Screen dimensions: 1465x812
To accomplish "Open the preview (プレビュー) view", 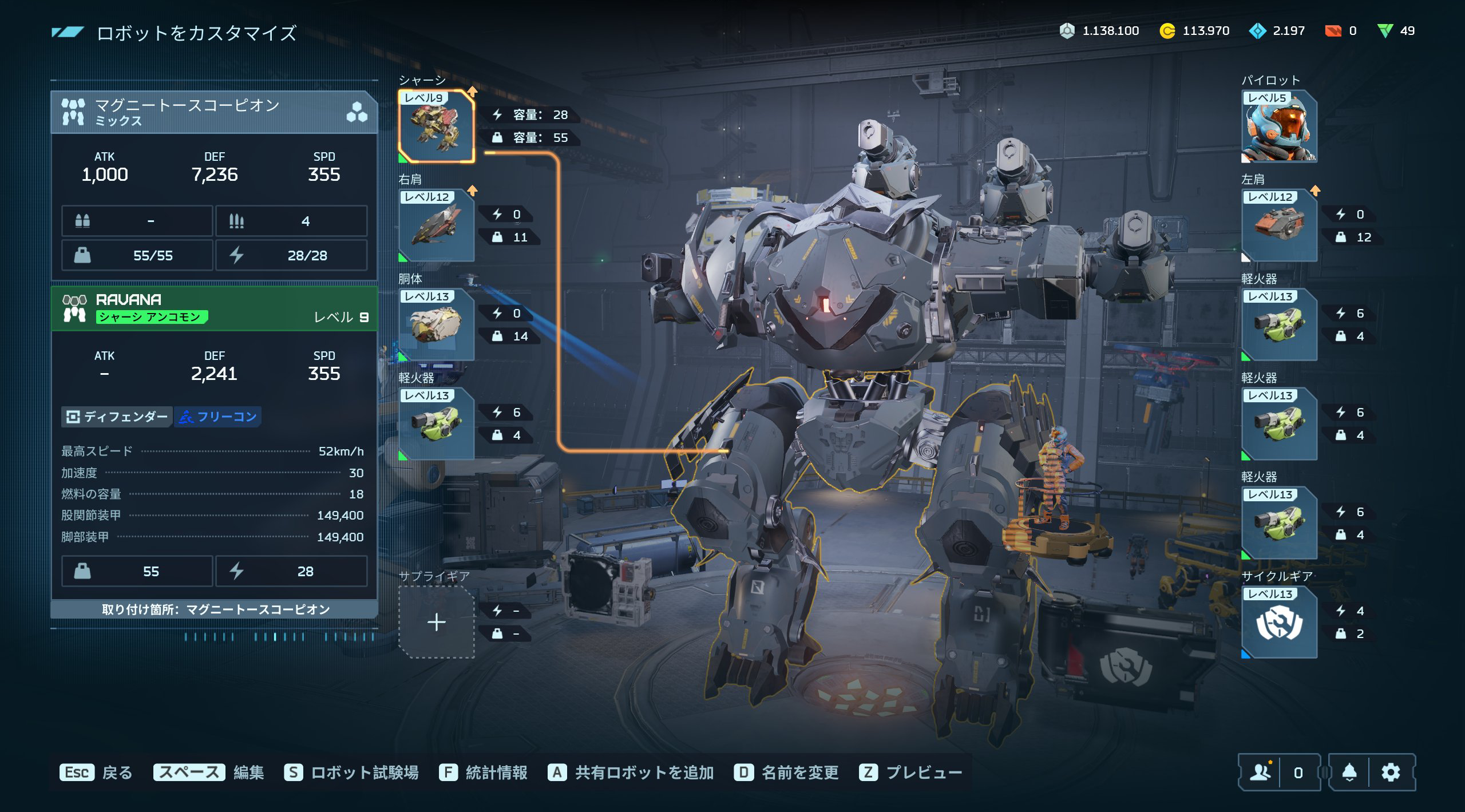I will (x=910, y=773).
